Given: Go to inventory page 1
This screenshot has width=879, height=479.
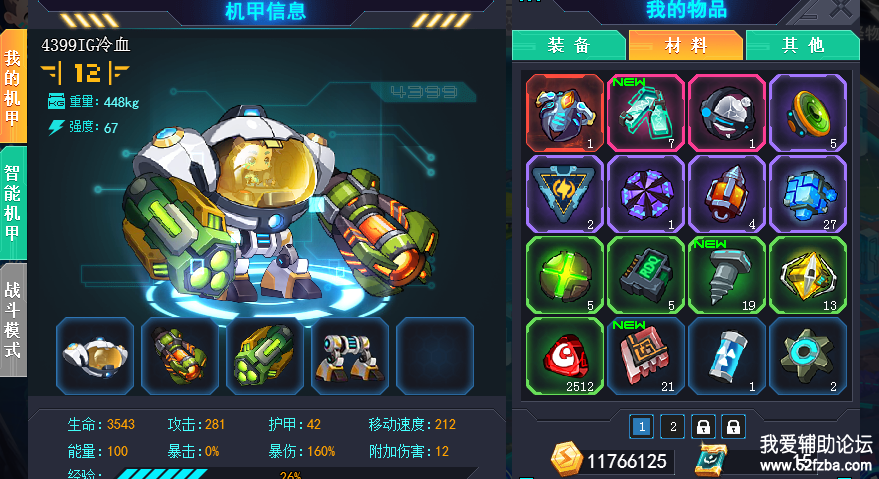Looking at the screenshot, I should [x=642, y=427].
